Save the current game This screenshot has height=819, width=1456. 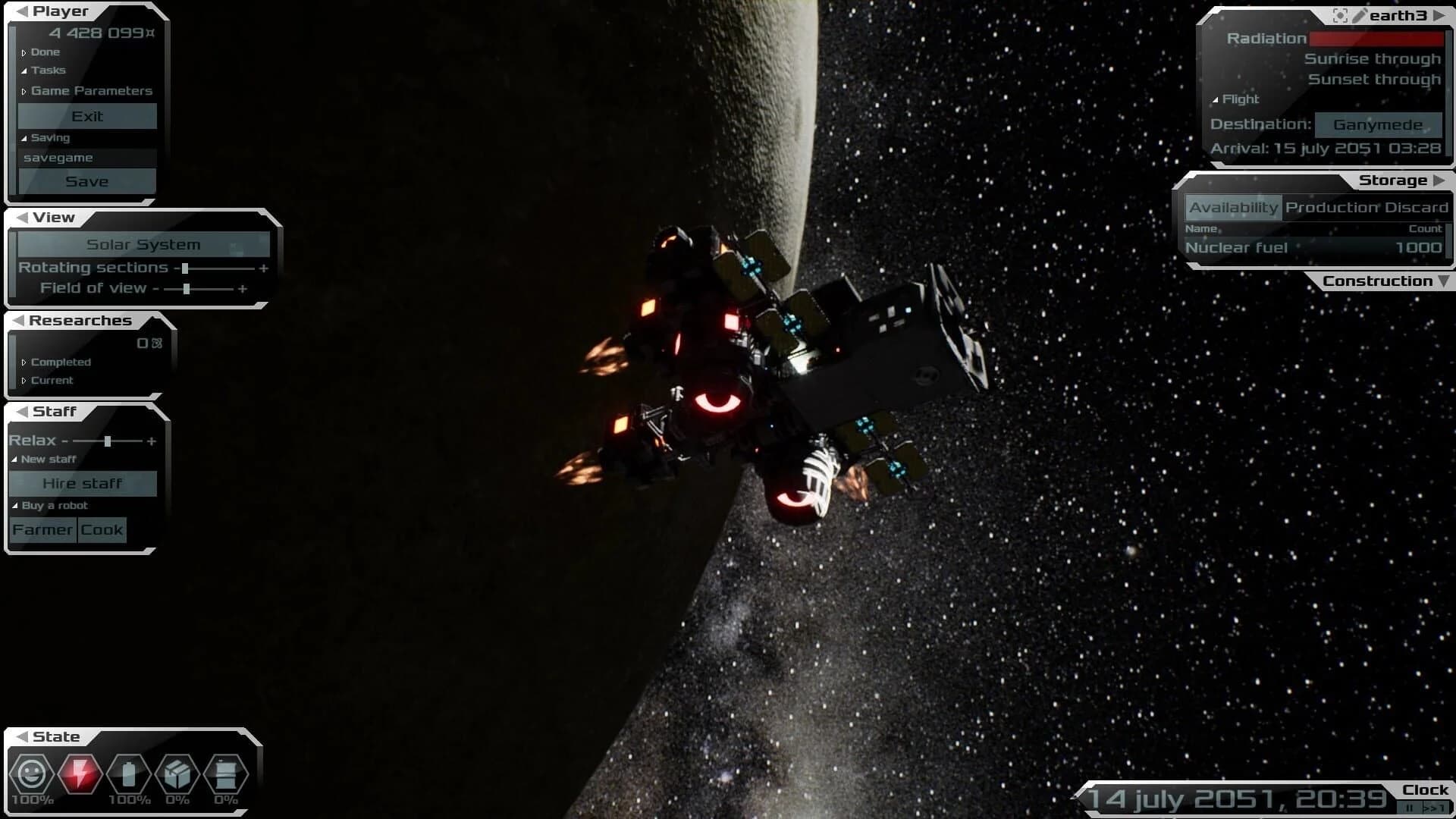[87, 181]
